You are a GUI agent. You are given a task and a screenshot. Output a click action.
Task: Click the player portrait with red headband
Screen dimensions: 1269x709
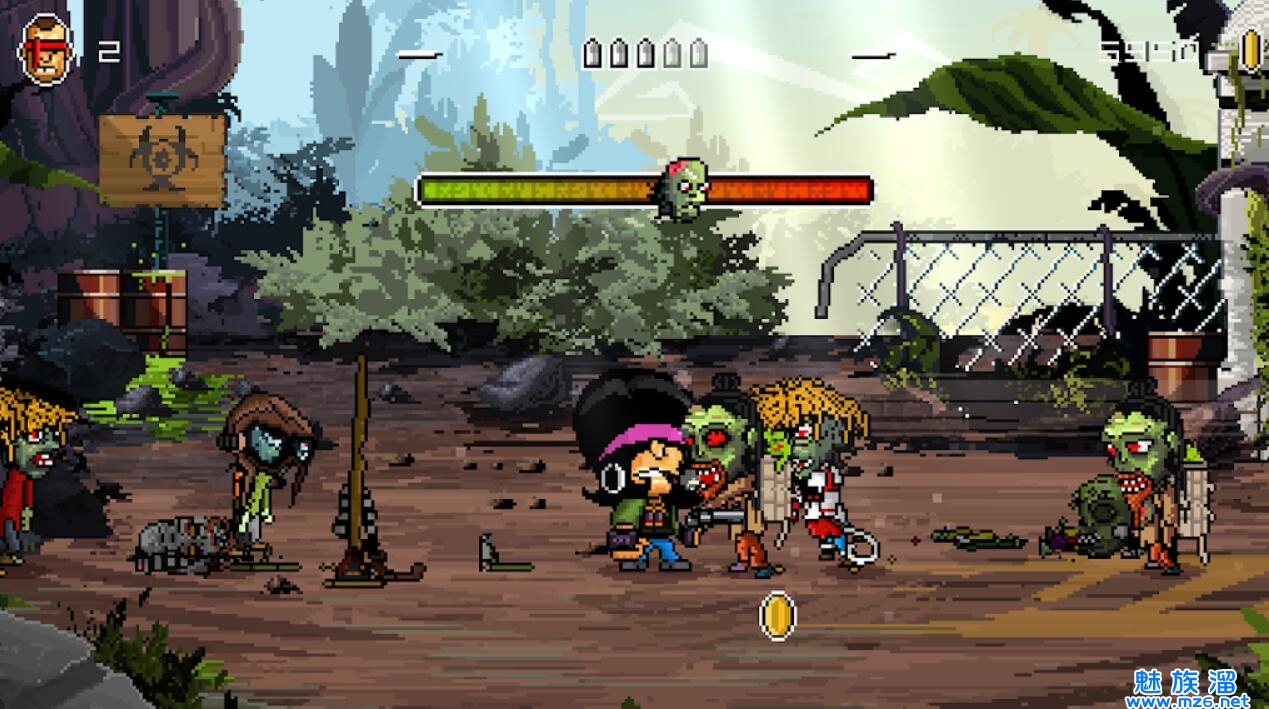tap(46, 50)
